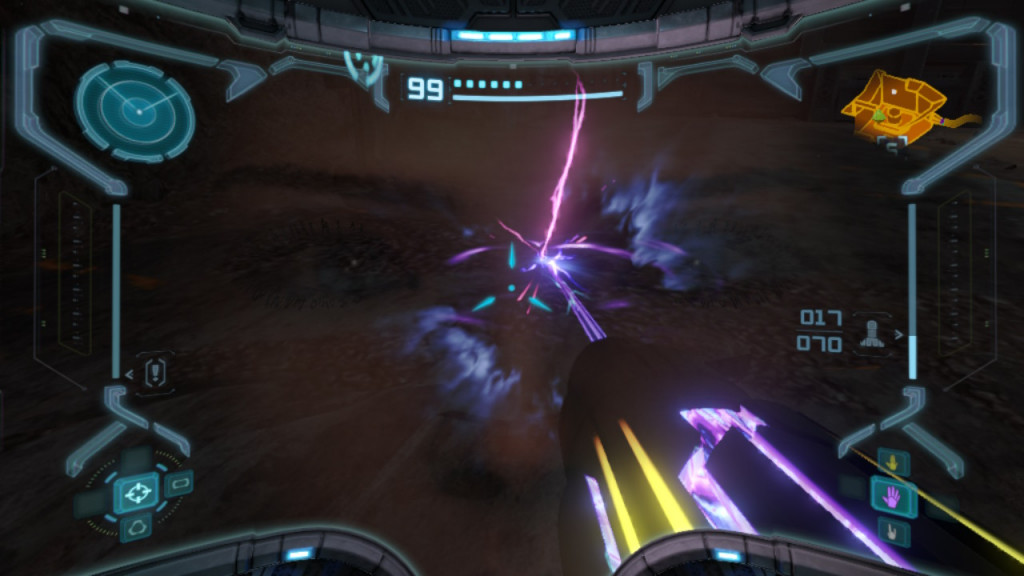The width and height of the screenshot is (1024, 576).
Task: Select the combat visor crosshair icon
Action: (x=136, y=492)
